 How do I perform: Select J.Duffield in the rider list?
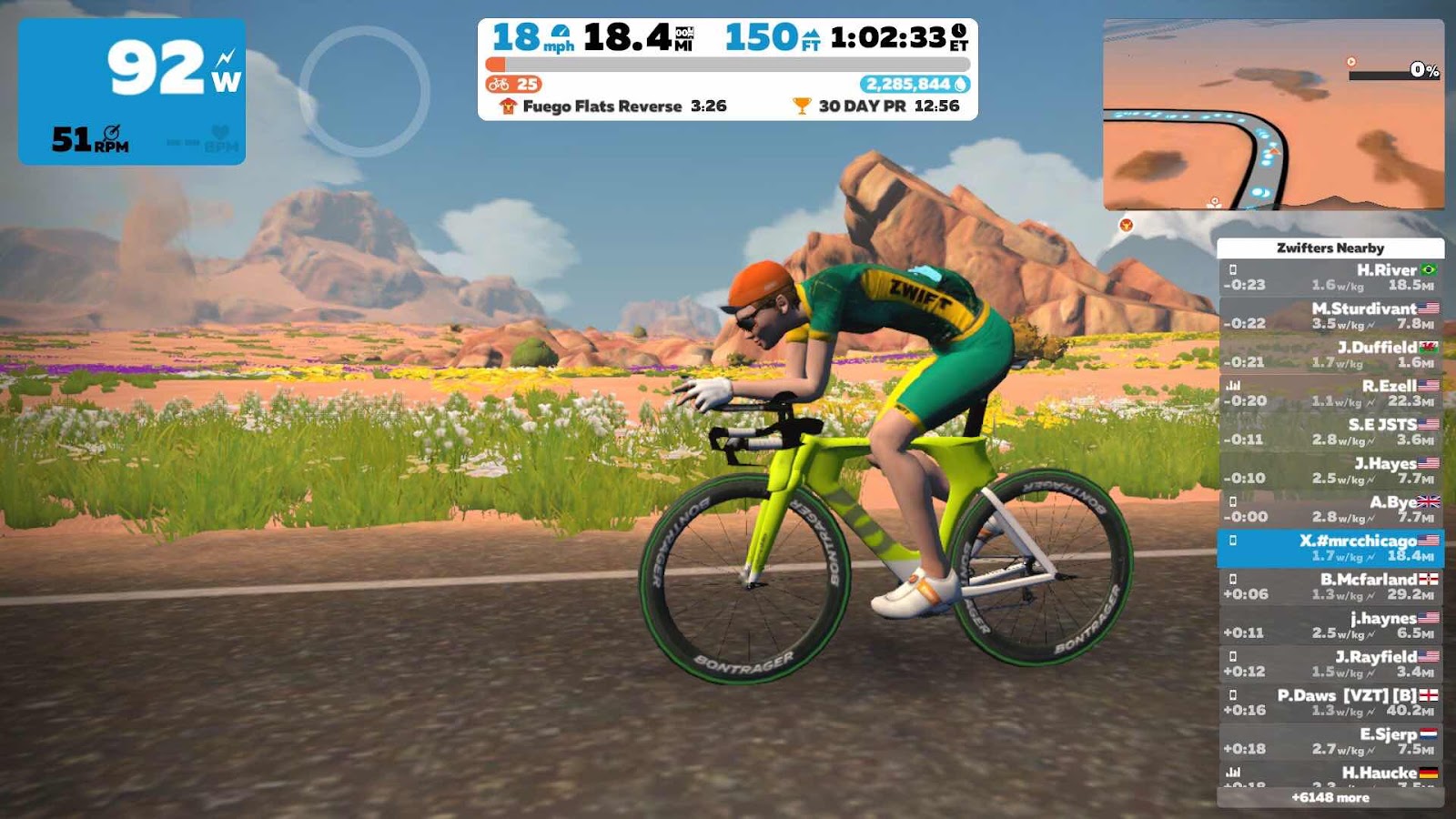pyautogui.click(x=1330, y=354)
